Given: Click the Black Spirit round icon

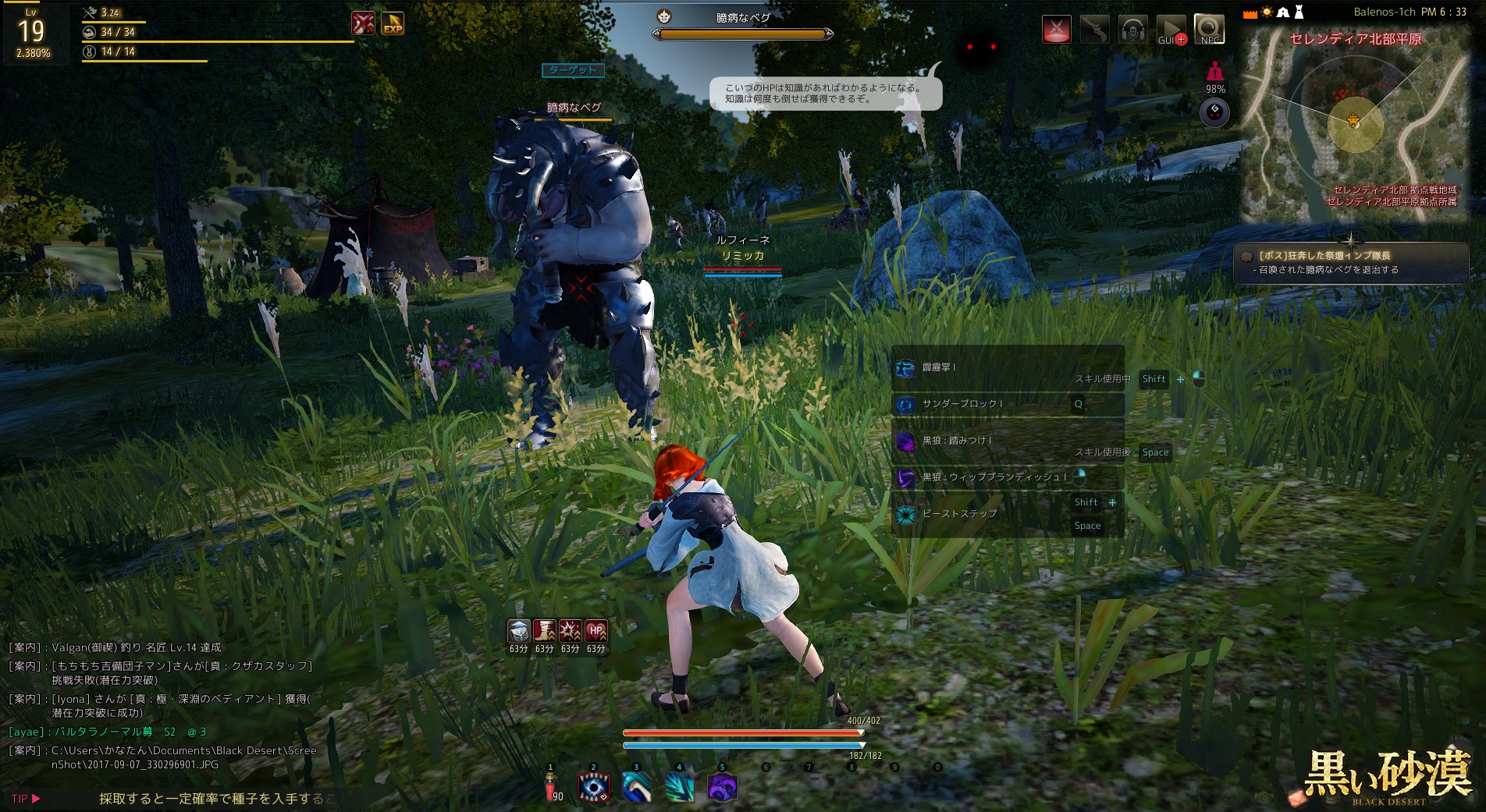Looking at the screenshot, I should (1214, 113).
